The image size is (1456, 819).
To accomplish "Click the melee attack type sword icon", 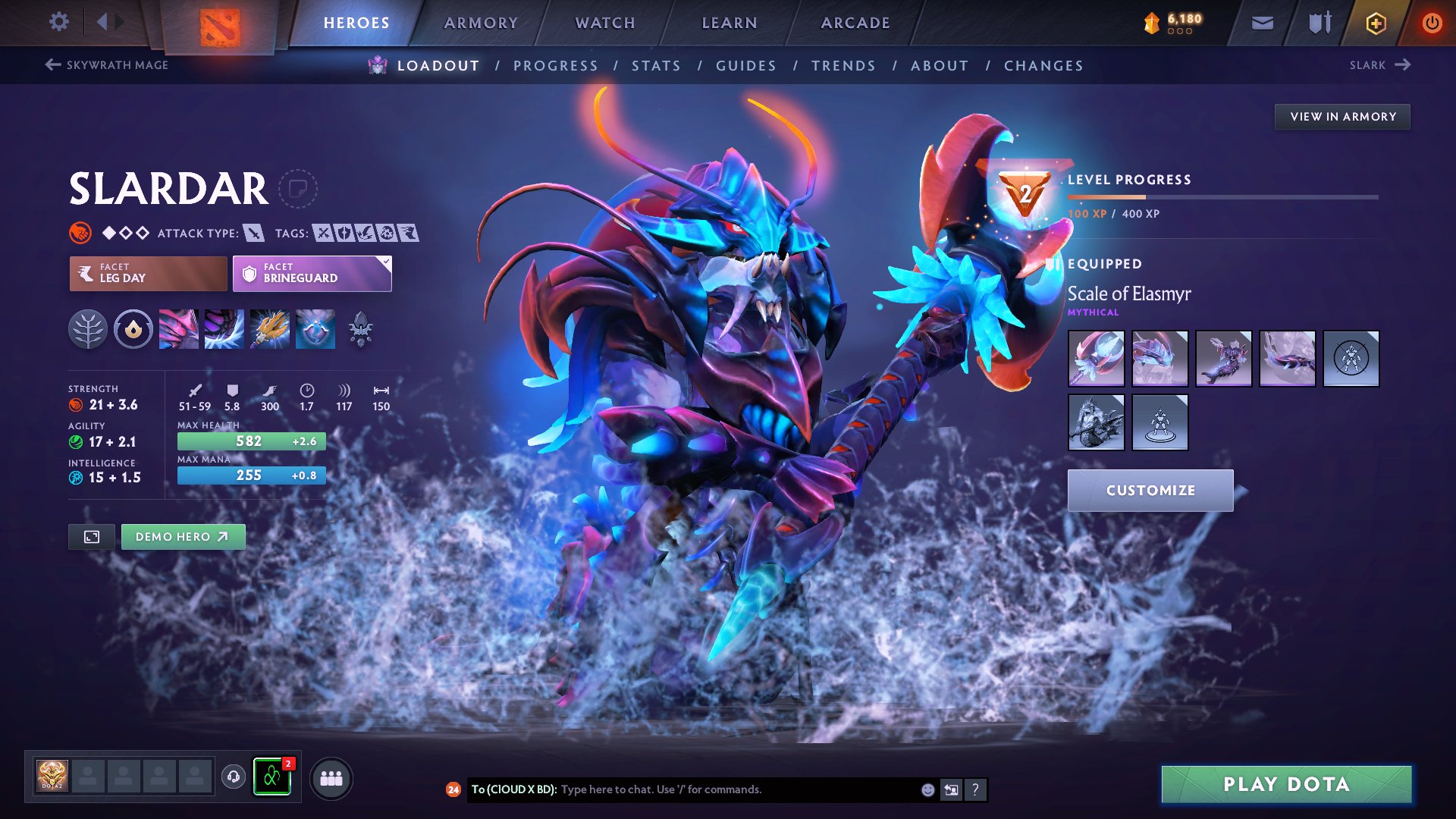I will [256, 233].
